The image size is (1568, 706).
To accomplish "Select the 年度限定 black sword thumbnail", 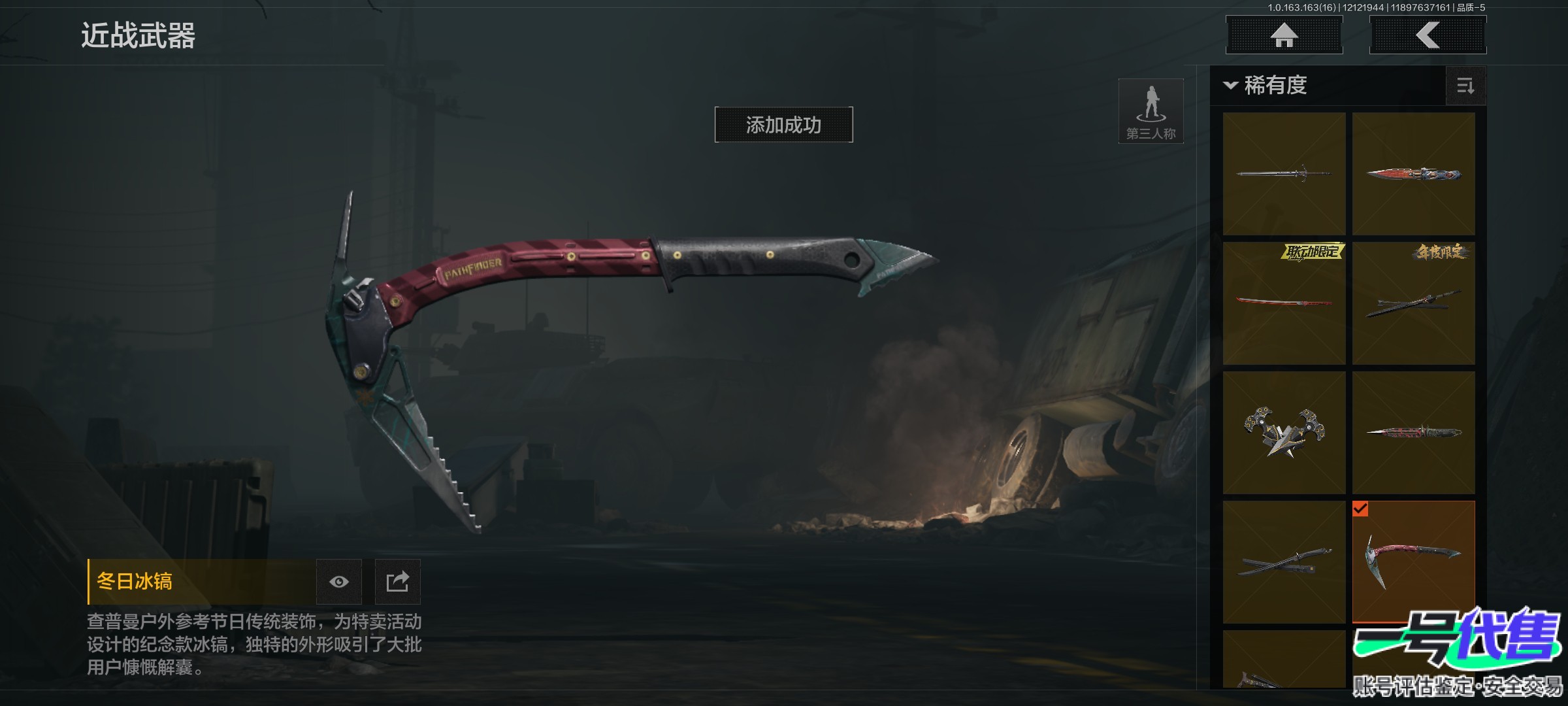I will pyautogui.click(x=1413, y=303).
